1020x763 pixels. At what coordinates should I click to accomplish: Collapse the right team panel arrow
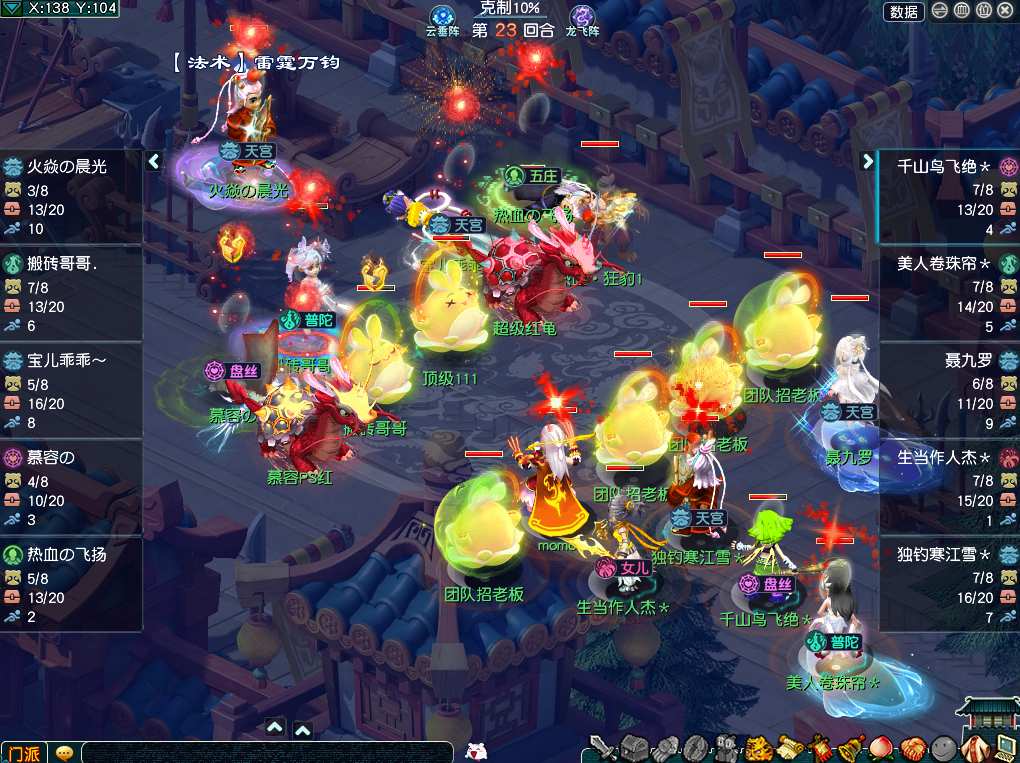pyautogui.click(x=867, y=161)
